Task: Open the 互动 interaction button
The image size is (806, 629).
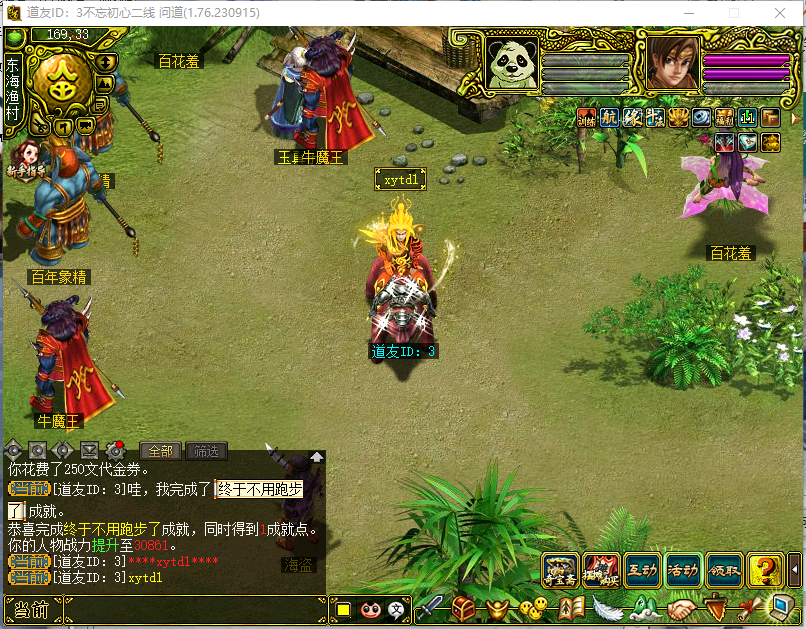Action: 642,570
